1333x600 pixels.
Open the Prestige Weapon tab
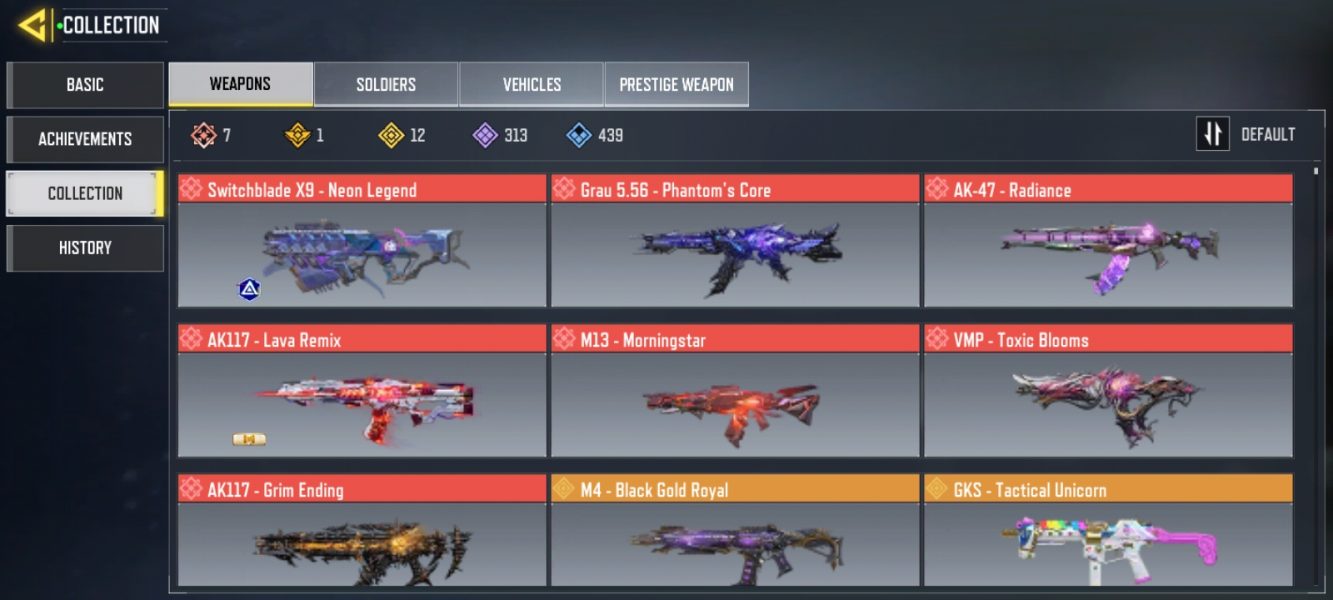pyautogui.click(x=676, y=85)
